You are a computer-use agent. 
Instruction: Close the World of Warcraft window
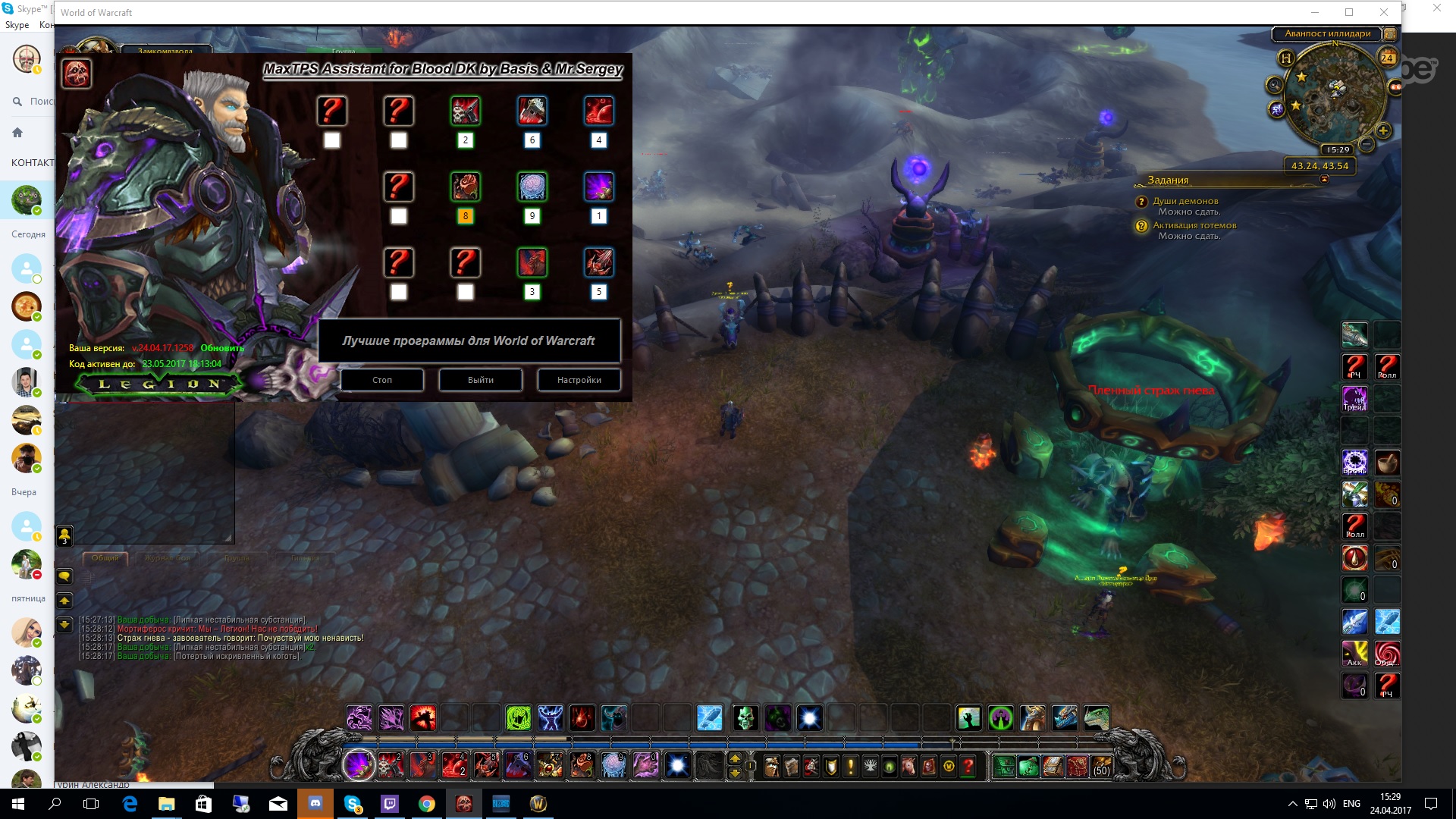coord(1383,12)
